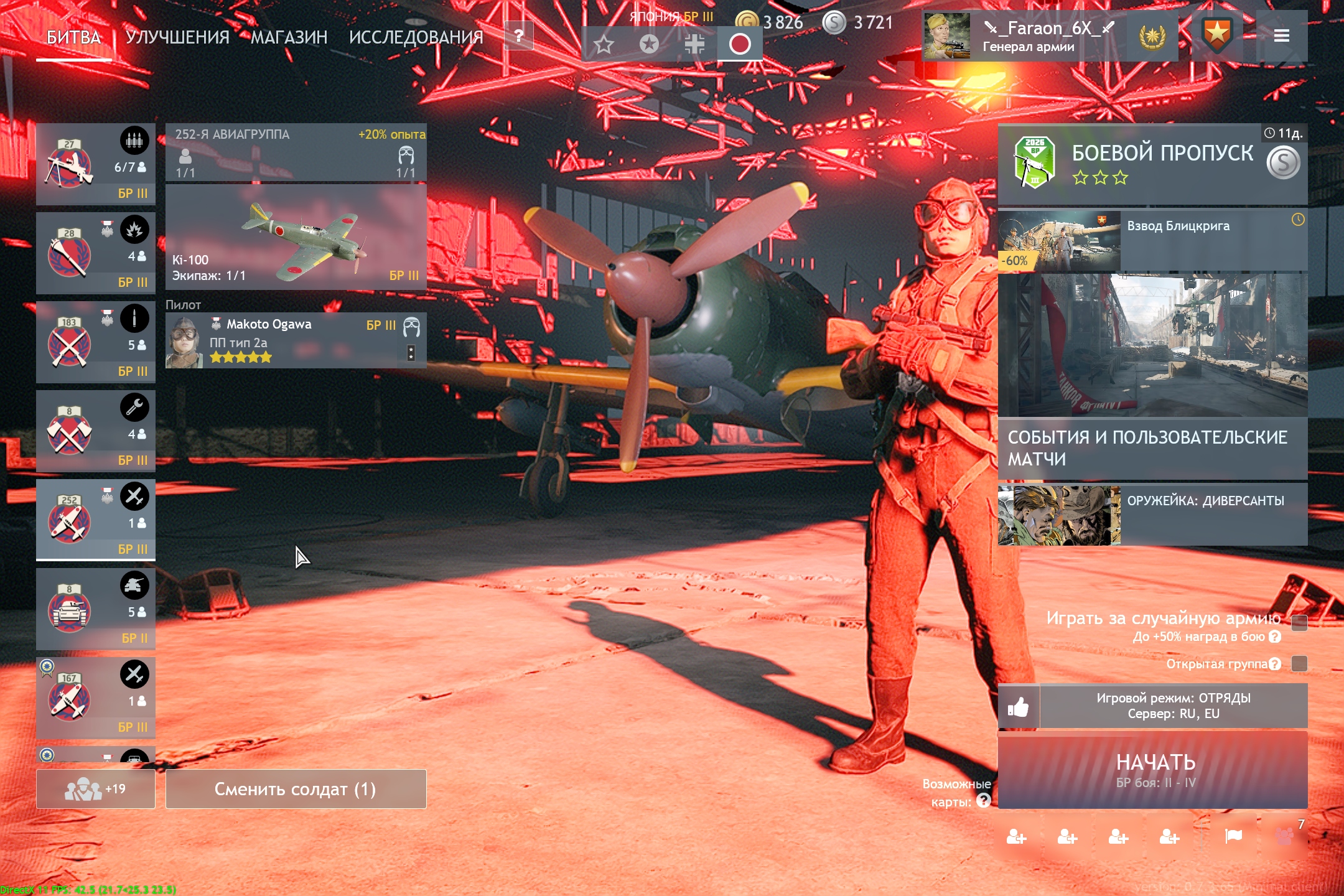This screenshot has width=1344, height=896.
Task: Click the question mark help button
Action: (518, 36)
